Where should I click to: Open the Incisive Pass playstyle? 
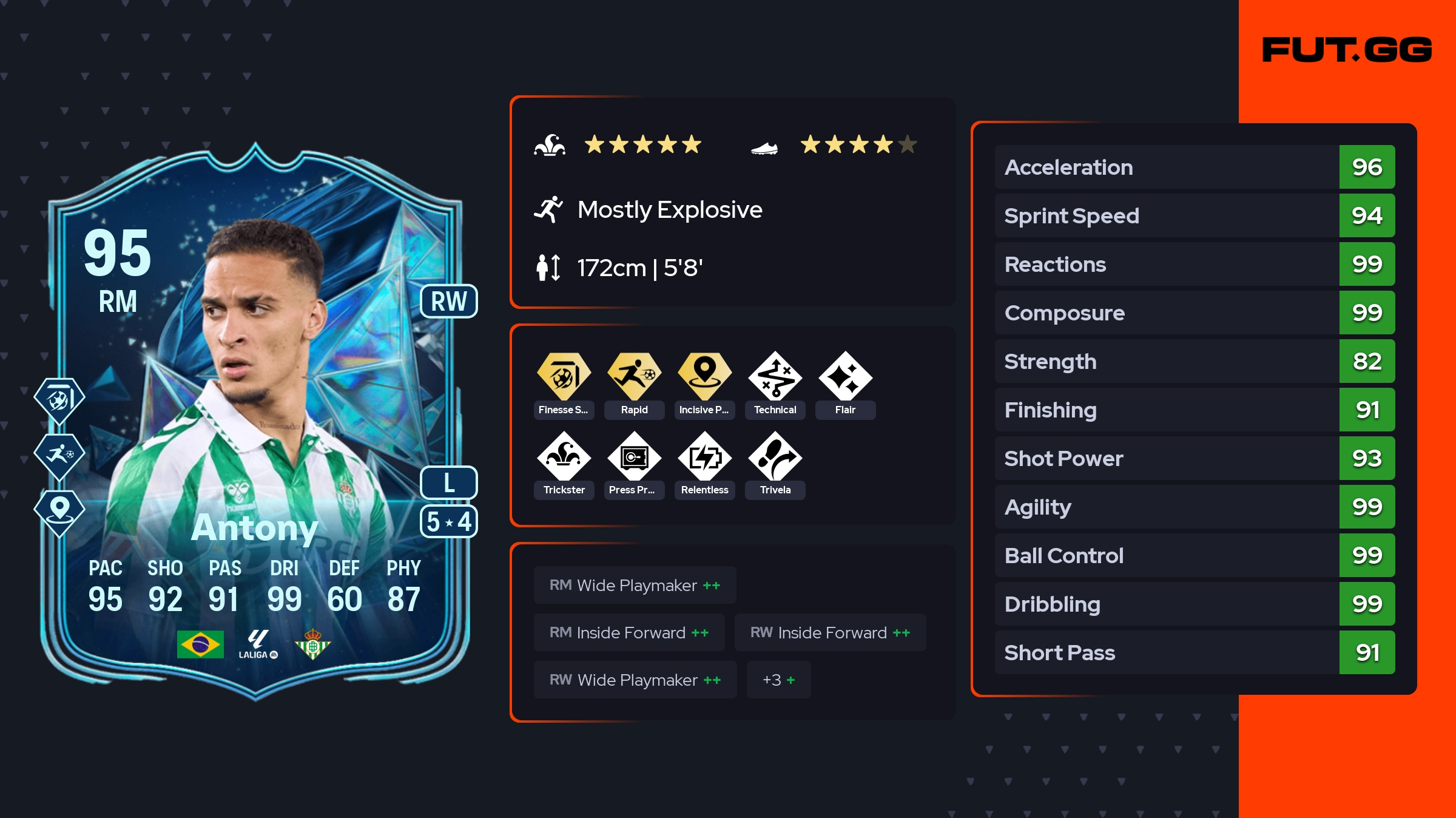[704, 377]
